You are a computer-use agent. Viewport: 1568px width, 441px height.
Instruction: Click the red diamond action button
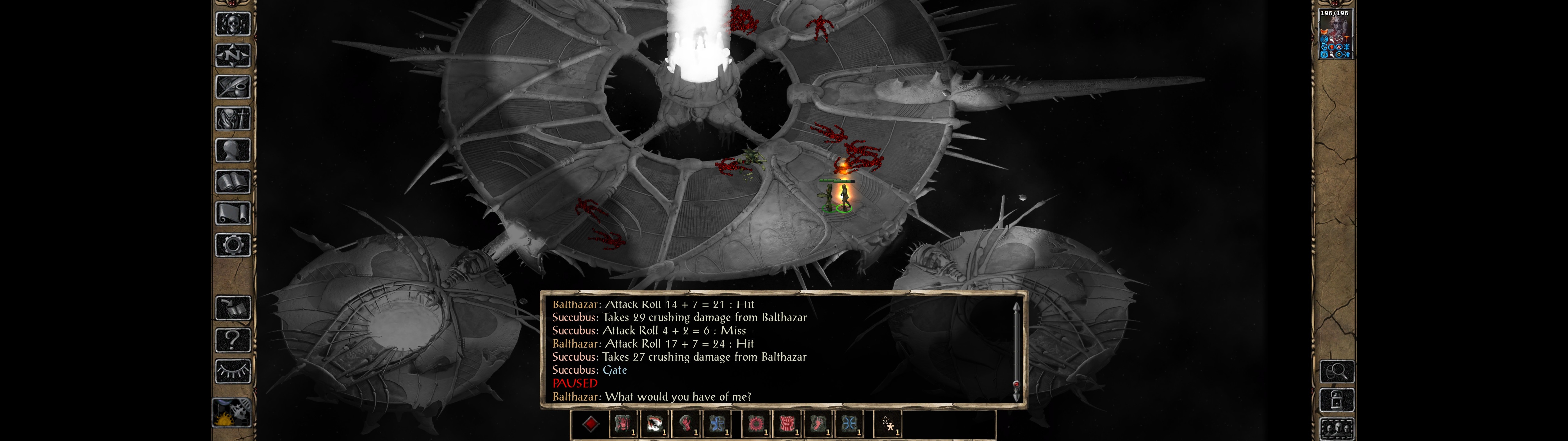pos(590,424)
